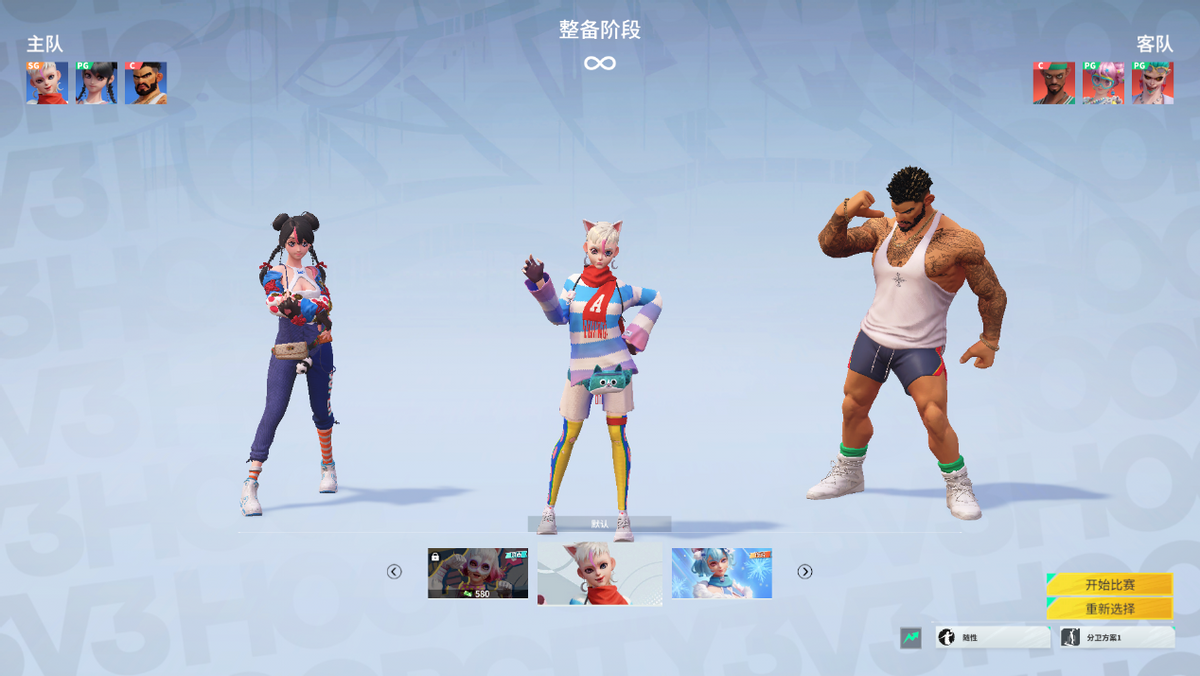Select the home team C portrait
The width and height of the screenshot is (1200, 676).
146,83
